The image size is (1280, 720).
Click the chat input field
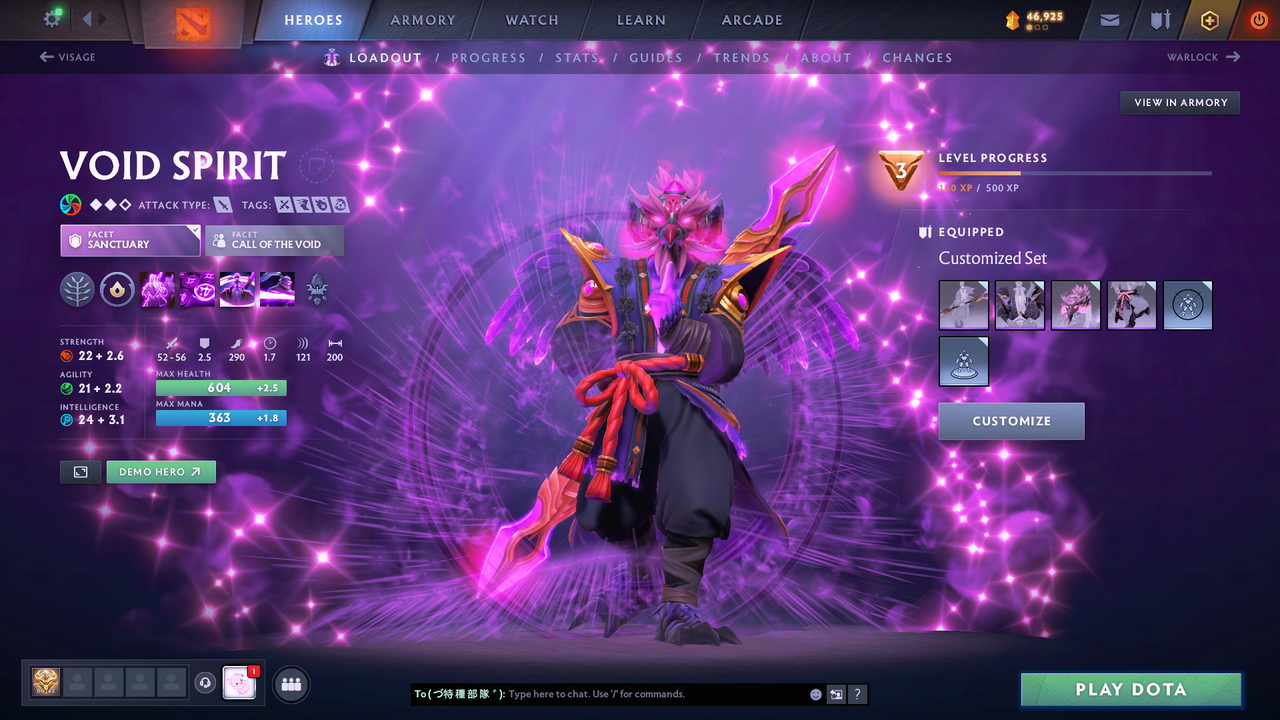(620, 694)
